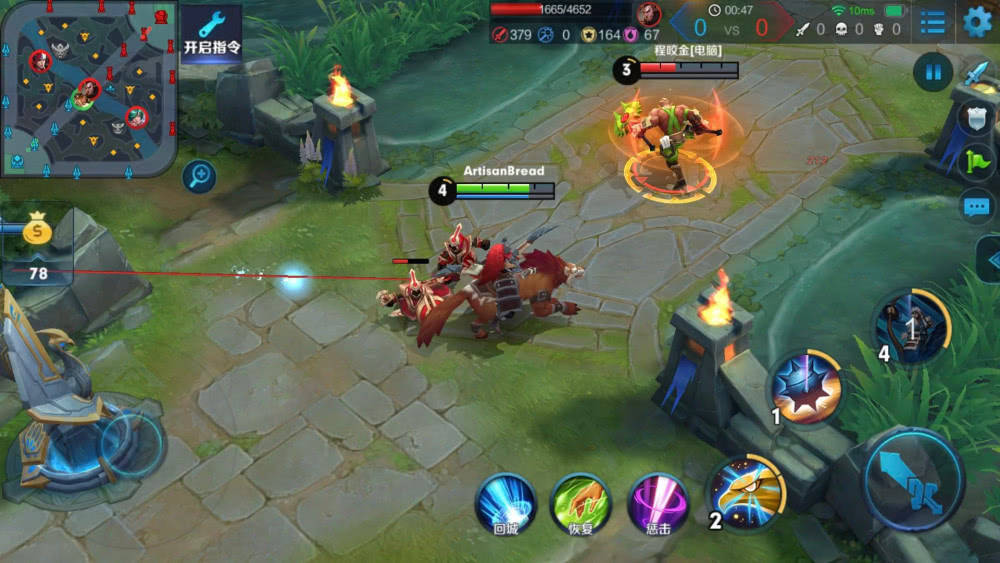The width and height of the screenshot is (1000, 563).
Task: Send the sword attack signal
Action: 975,75
